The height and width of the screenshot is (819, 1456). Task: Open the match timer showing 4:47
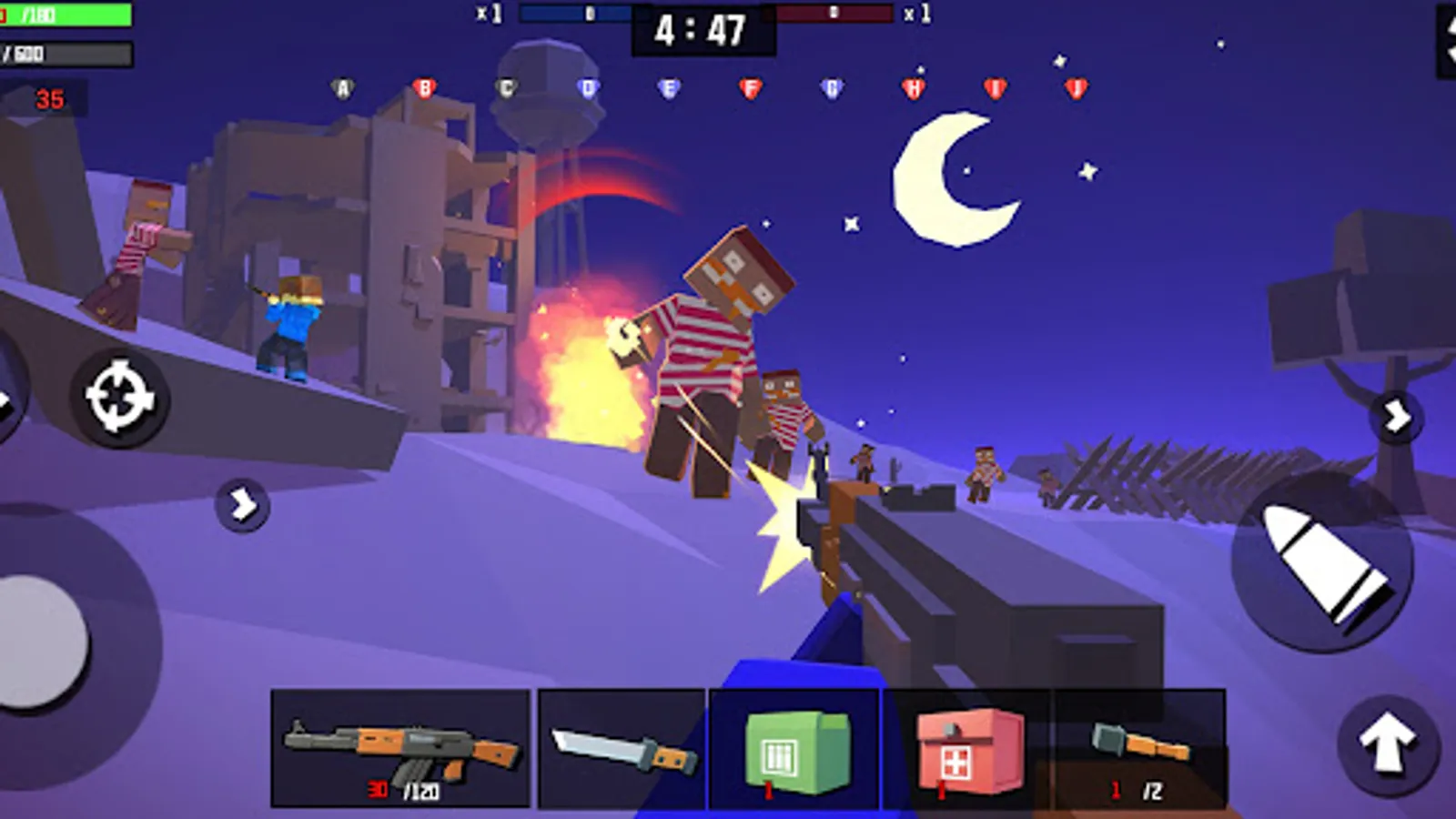[699, 29]
